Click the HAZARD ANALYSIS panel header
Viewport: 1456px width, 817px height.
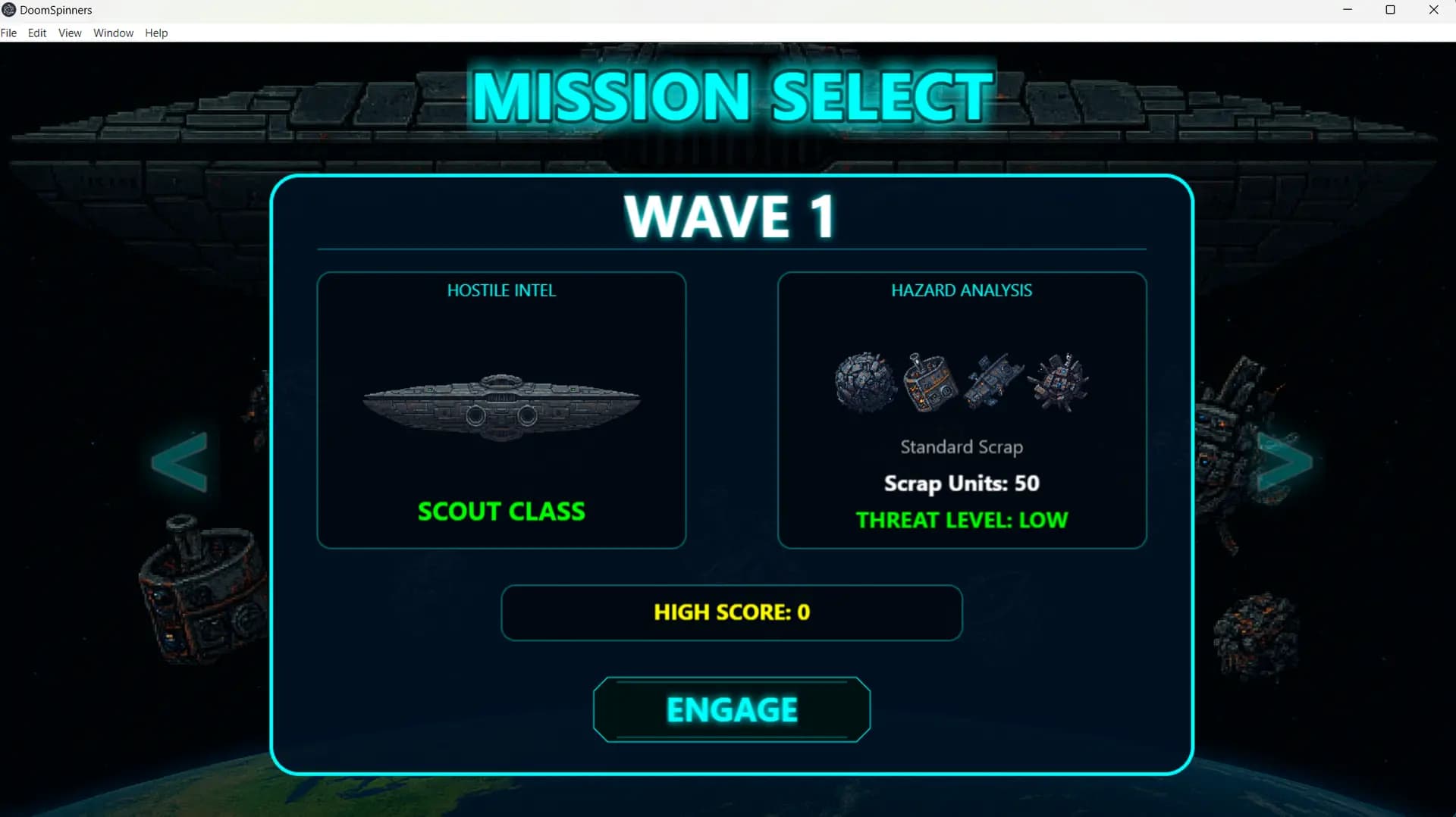pyautogui.click(x=961, y=290)
